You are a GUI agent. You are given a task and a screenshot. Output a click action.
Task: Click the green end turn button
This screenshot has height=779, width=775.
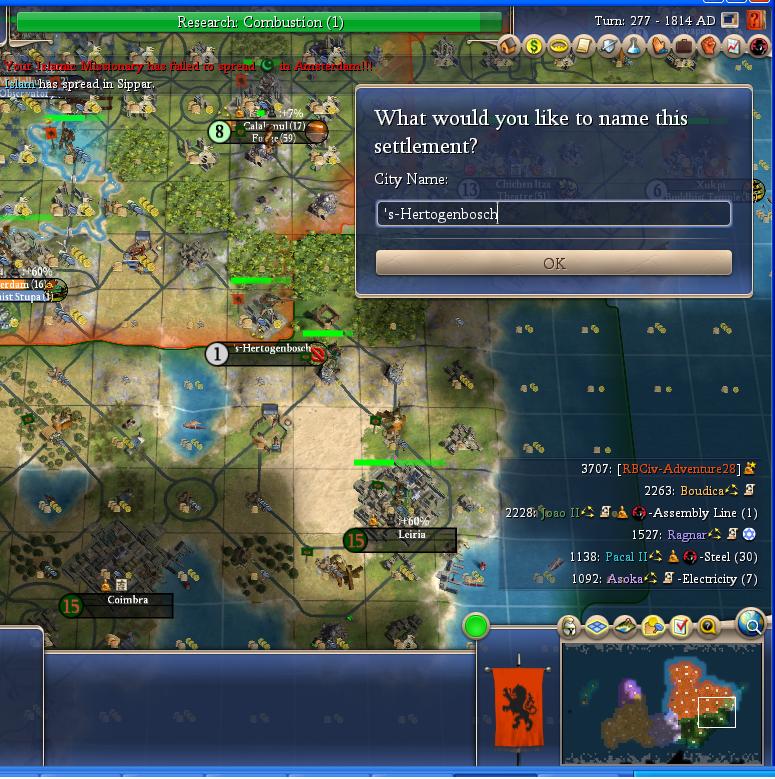click(476, 627)
